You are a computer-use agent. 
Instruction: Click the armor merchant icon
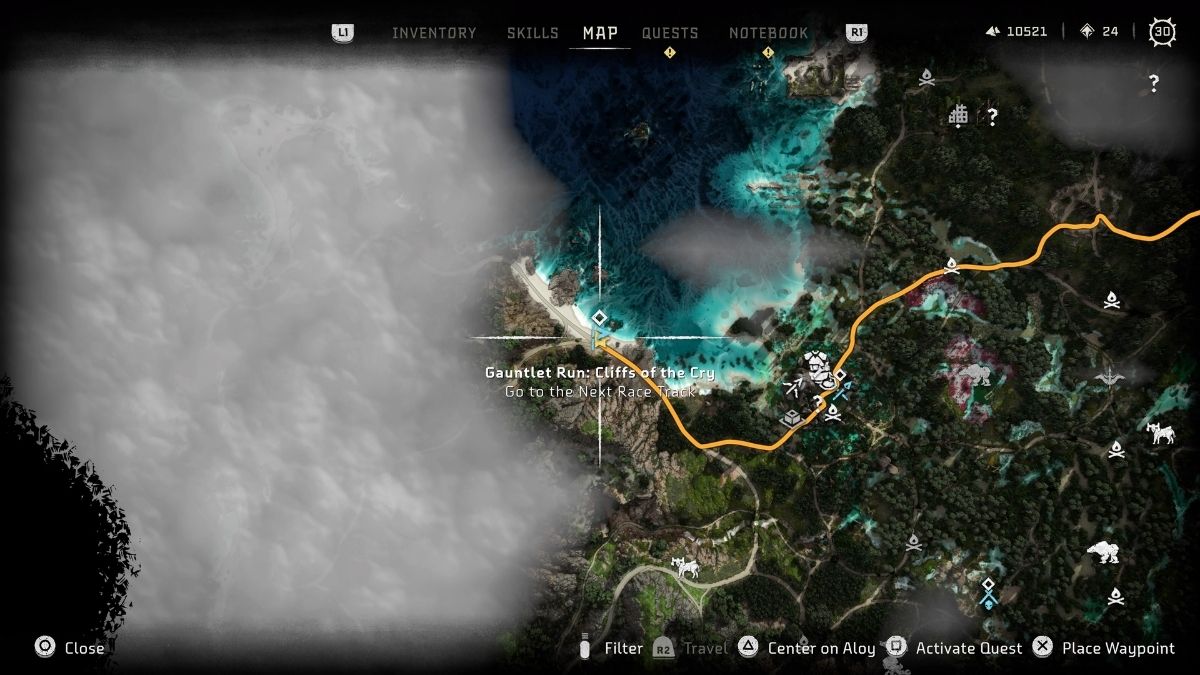click(818, 362)
